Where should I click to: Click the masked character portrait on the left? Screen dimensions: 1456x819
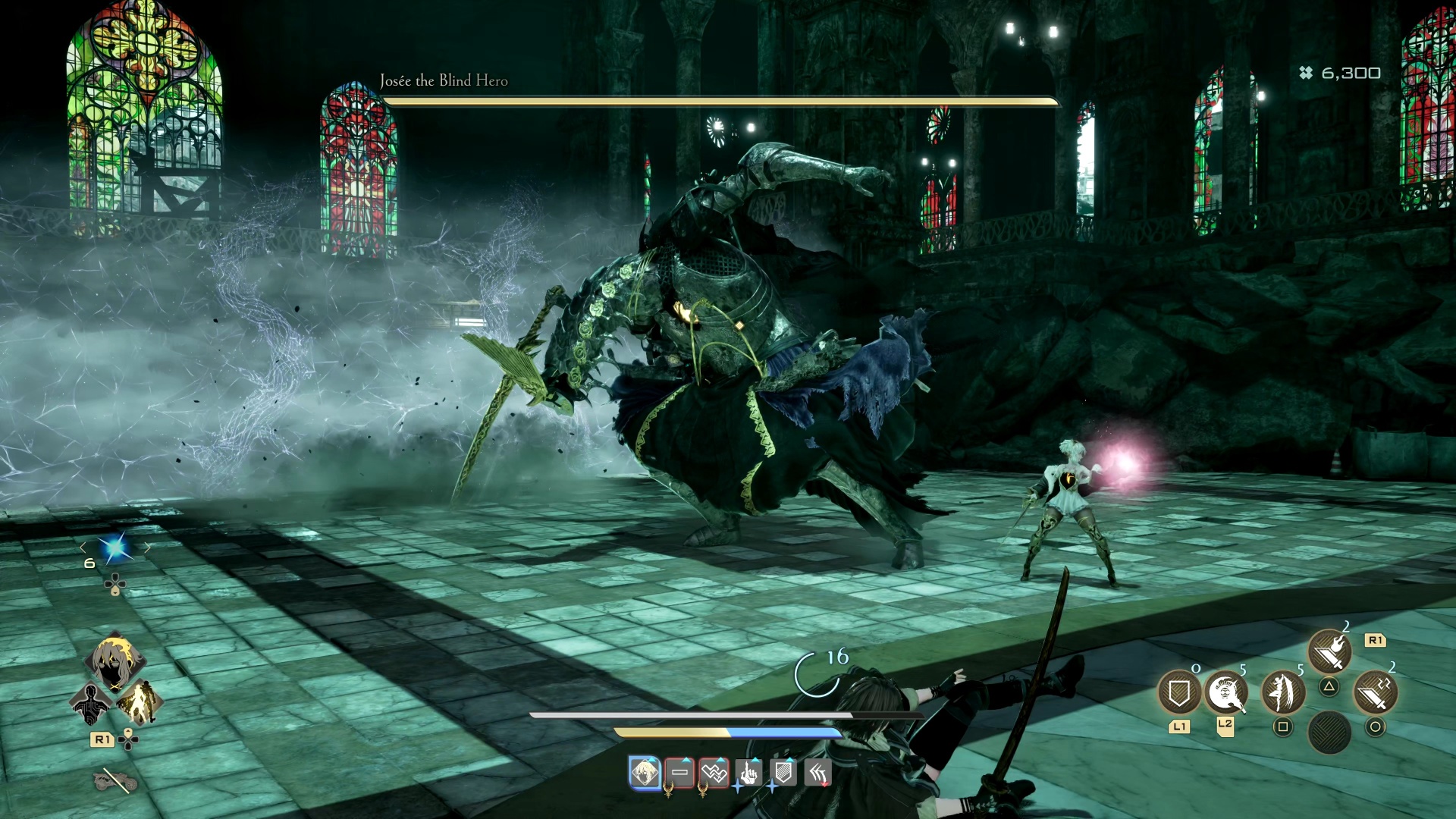point(117,661)
